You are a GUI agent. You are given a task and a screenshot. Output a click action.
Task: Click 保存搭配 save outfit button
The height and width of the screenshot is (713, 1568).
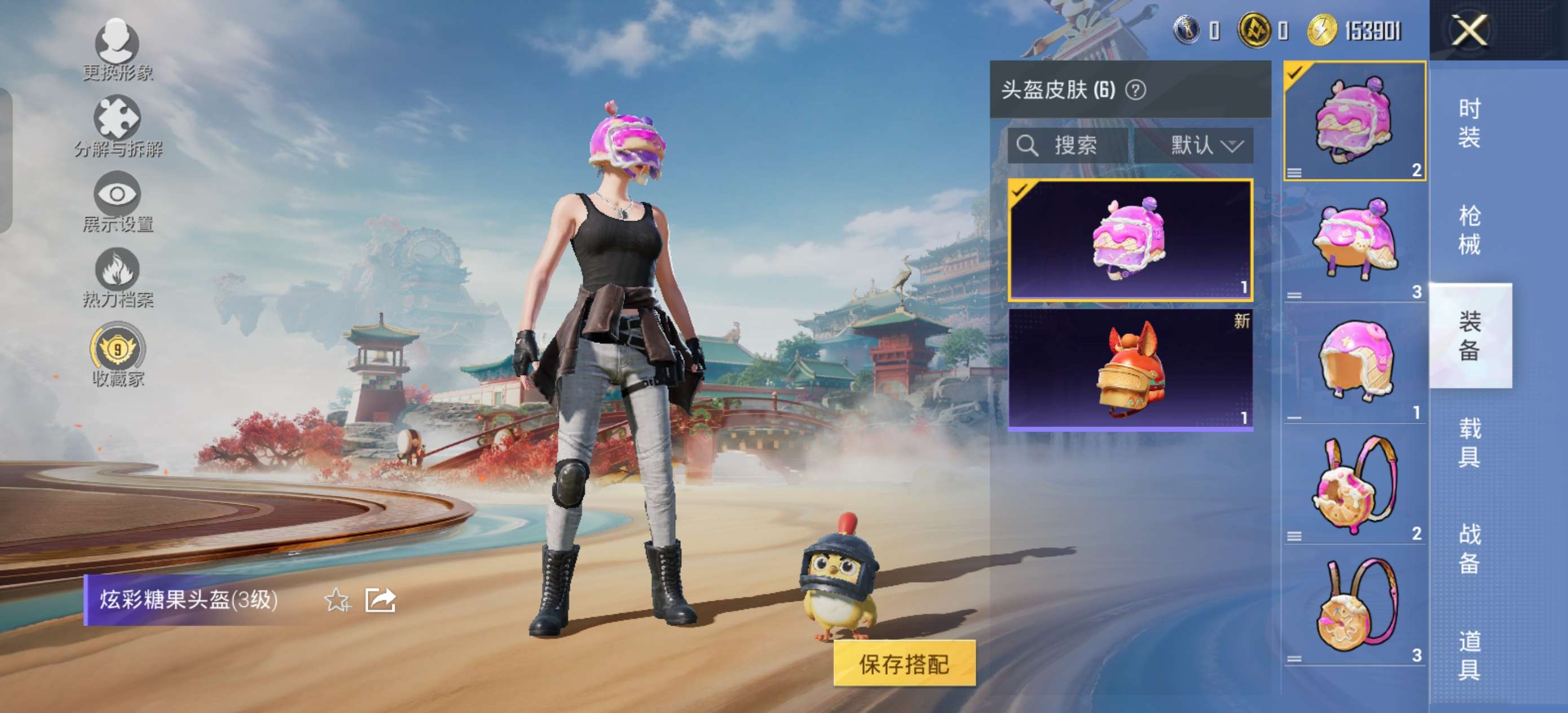904,664
